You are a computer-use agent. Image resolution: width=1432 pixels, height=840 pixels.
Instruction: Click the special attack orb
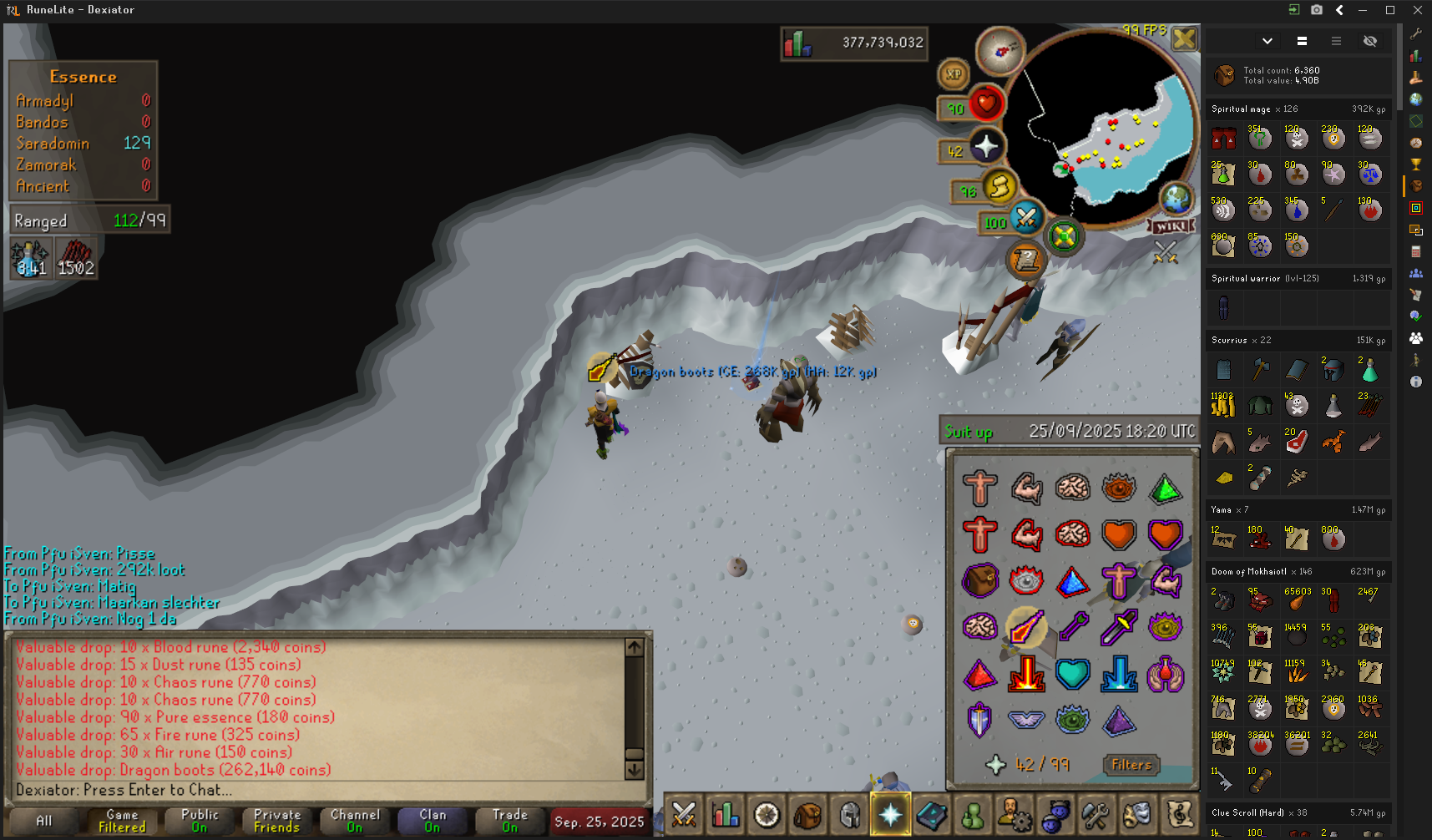[x=1025, y=219]
